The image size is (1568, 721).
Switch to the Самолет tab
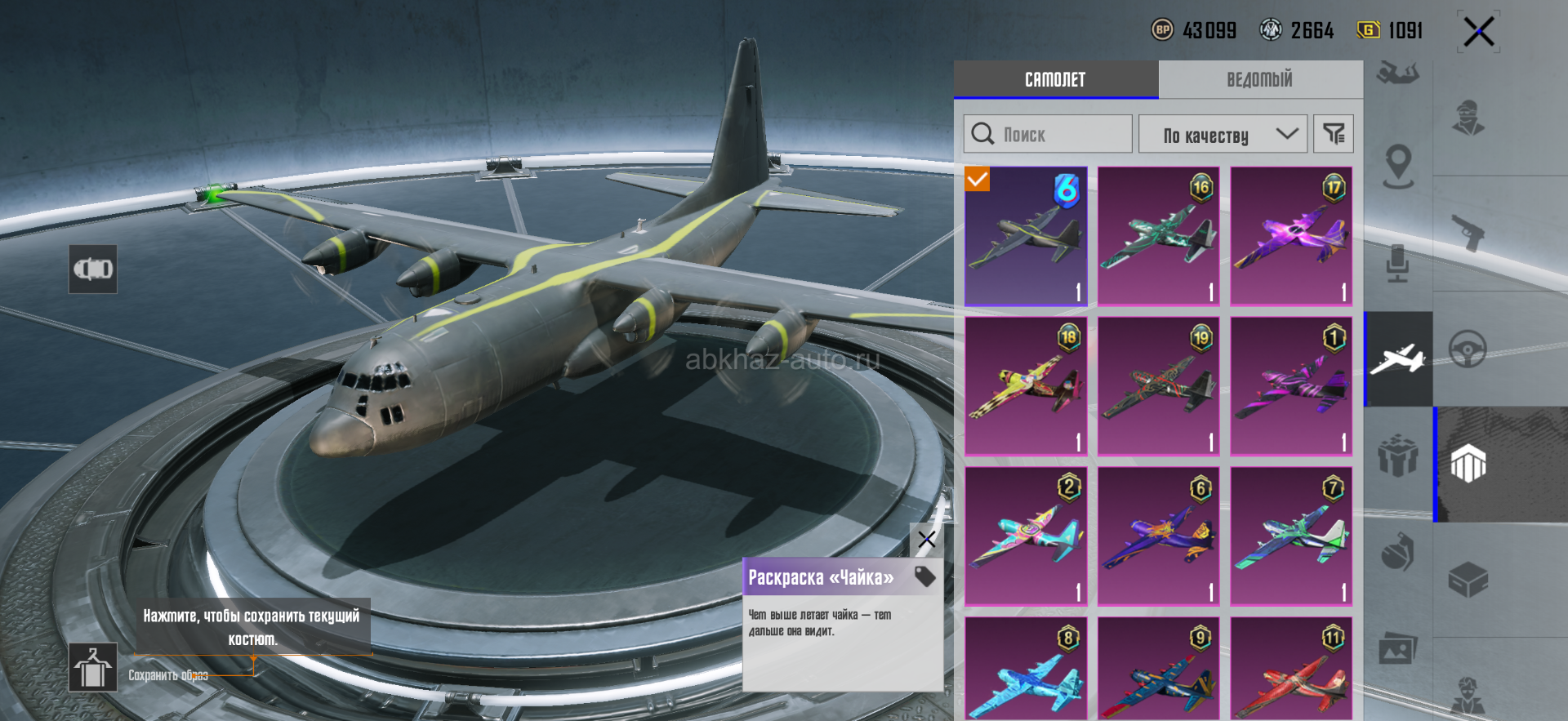tap(1055, 80)
